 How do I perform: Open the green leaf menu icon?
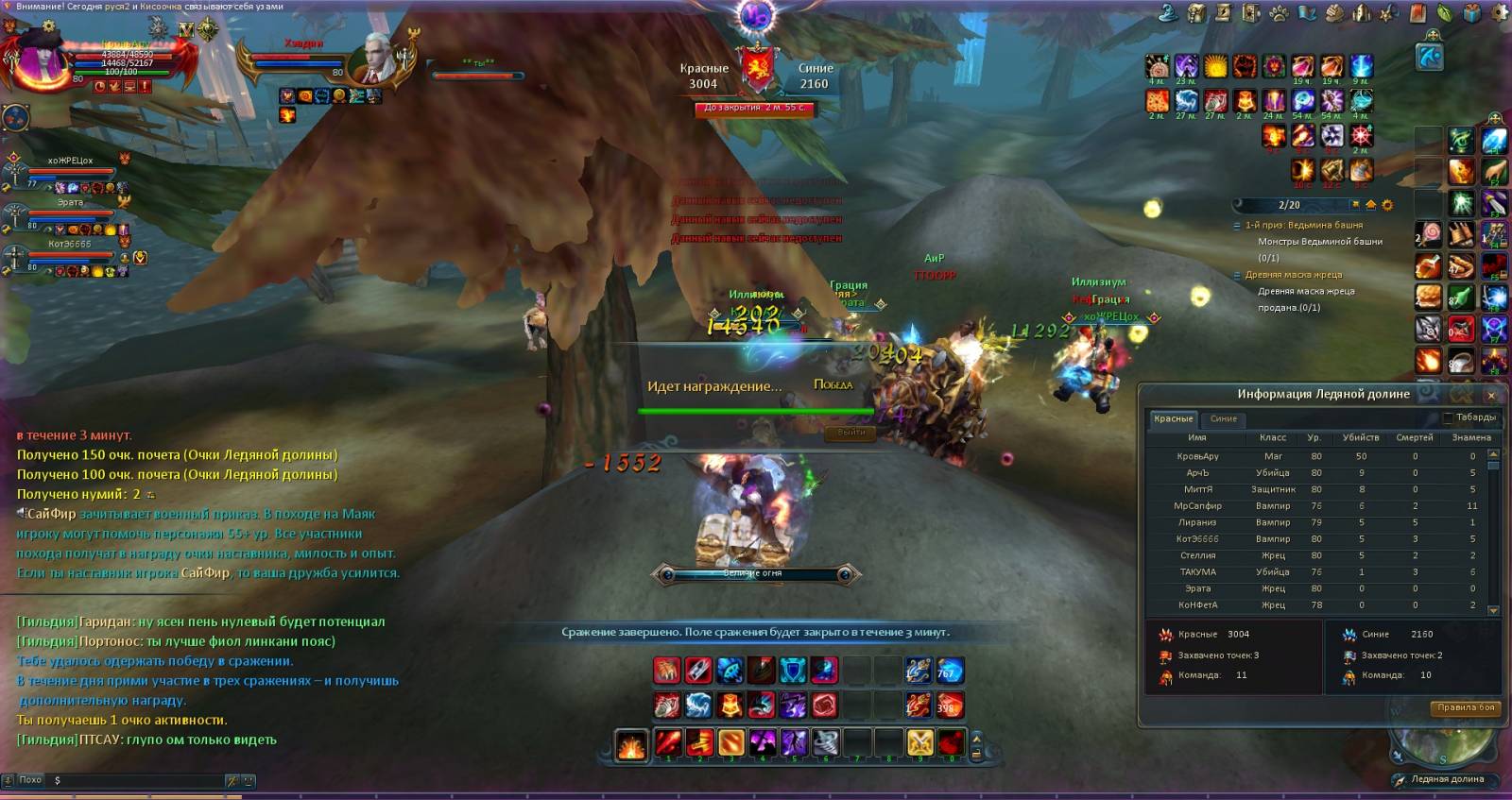pos(1445,13)
